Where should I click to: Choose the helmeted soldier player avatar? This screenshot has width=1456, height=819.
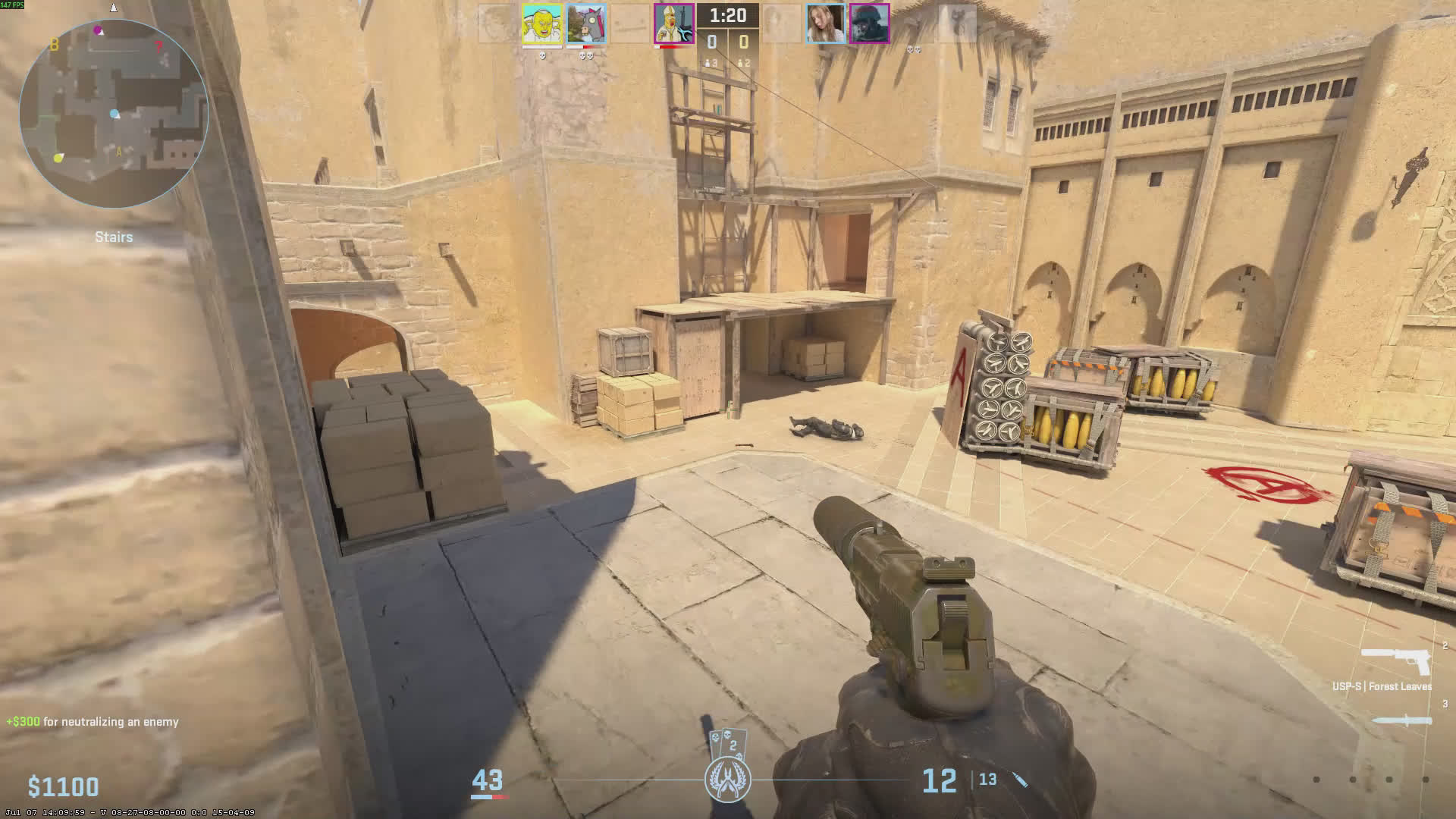click(869, 24)
